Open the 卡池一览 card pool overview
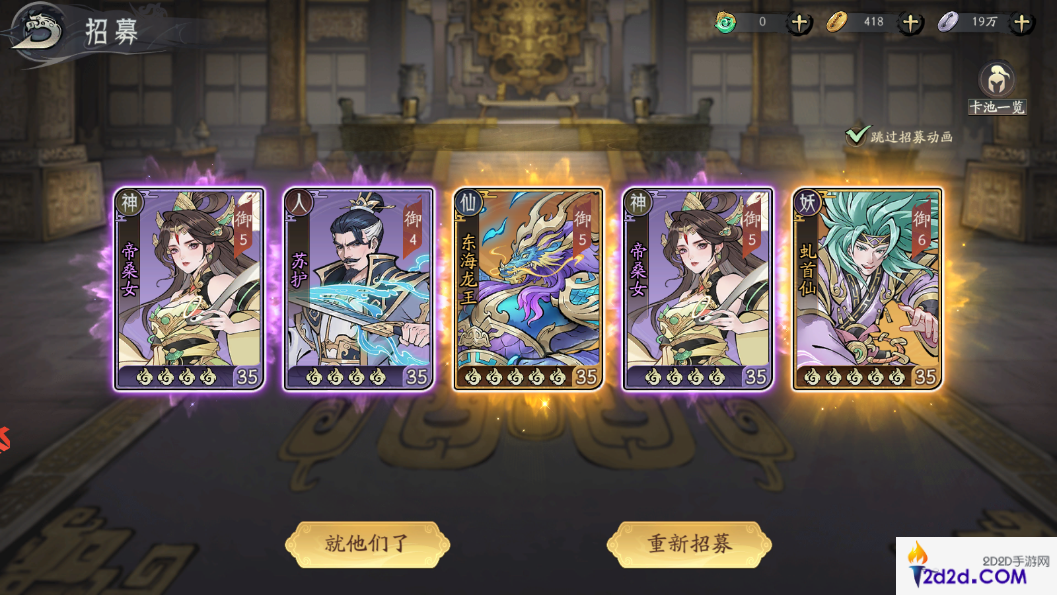Screen dimensions: 1057x595 tap(996, 85)
